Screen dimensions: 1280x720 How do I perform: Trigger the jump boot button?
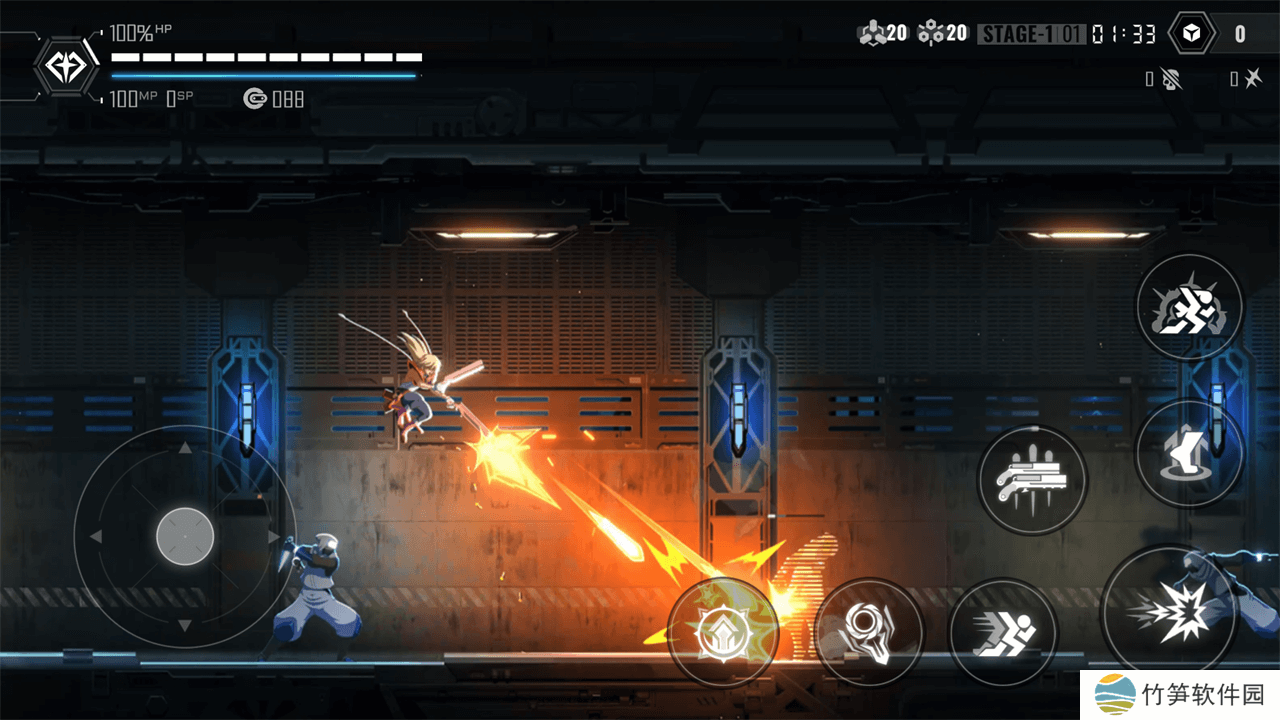(1189, 454)
